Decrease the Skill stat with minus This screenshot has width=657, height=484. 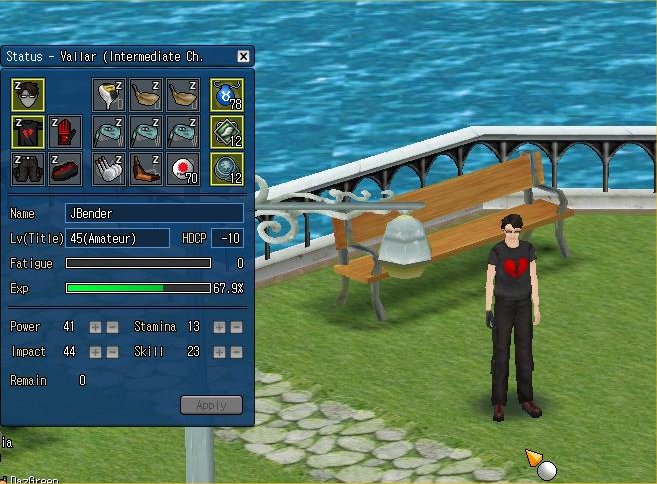click(236, 352)
